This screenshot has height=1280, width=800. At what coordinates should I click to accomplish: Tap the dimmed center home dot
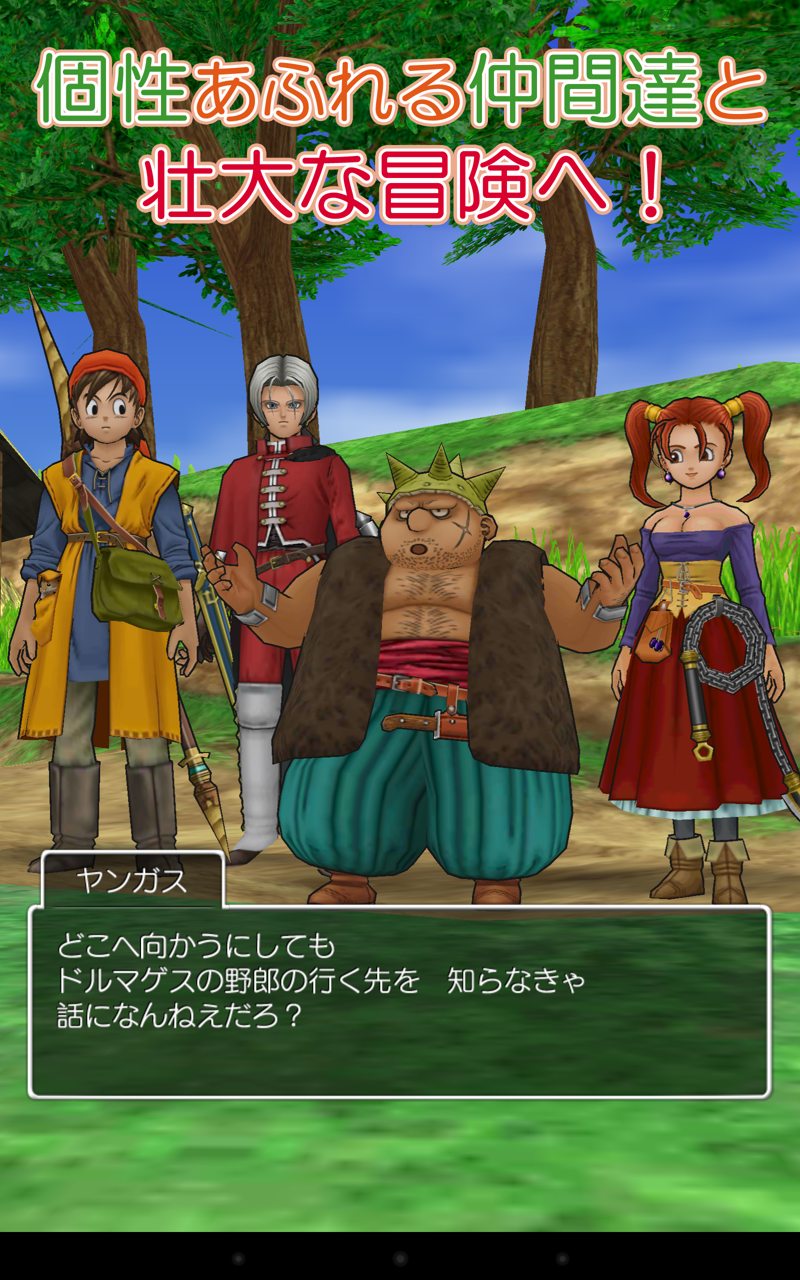400,1257
